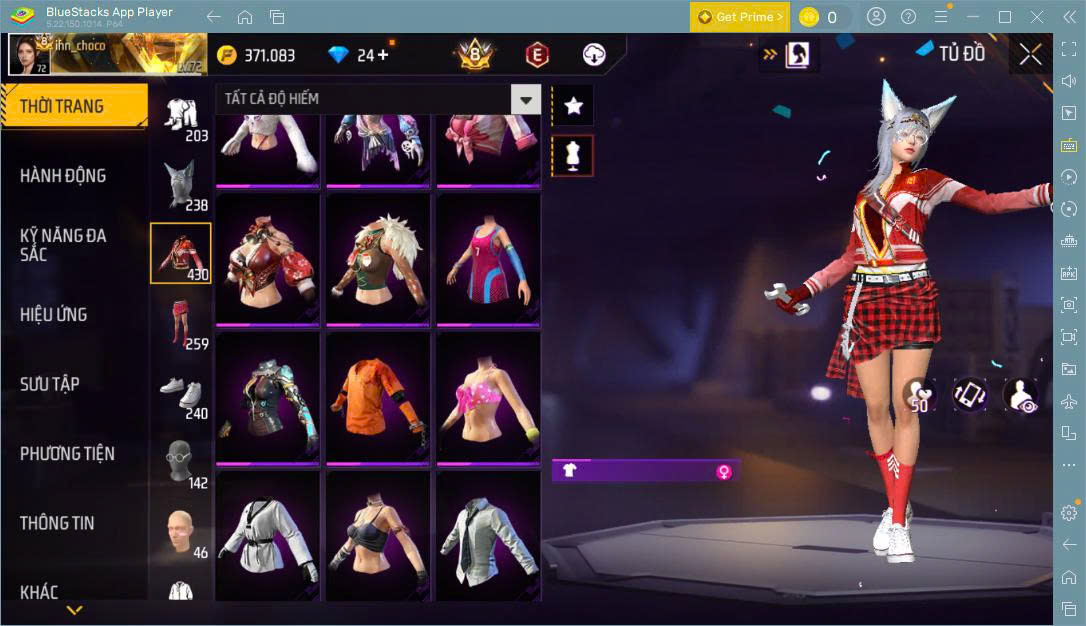1086x626 pixels.
Task: Click the BlueStacks Get Prime button
Action: 740,17
